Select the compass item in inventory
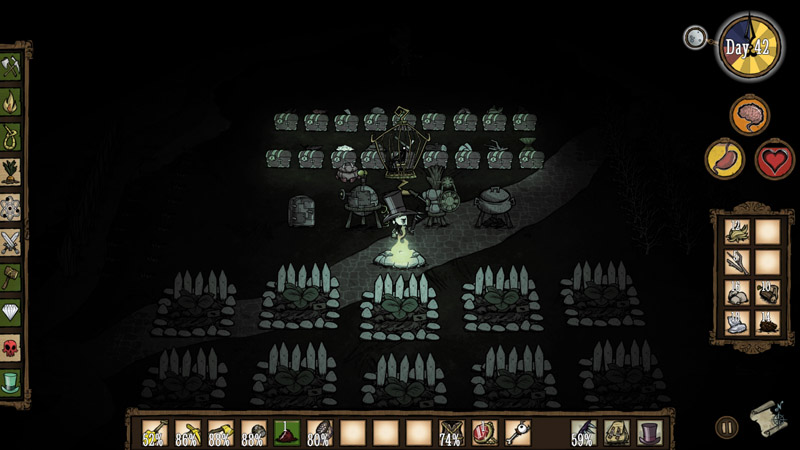Screen dimensions: 800x450 (485, 432)
